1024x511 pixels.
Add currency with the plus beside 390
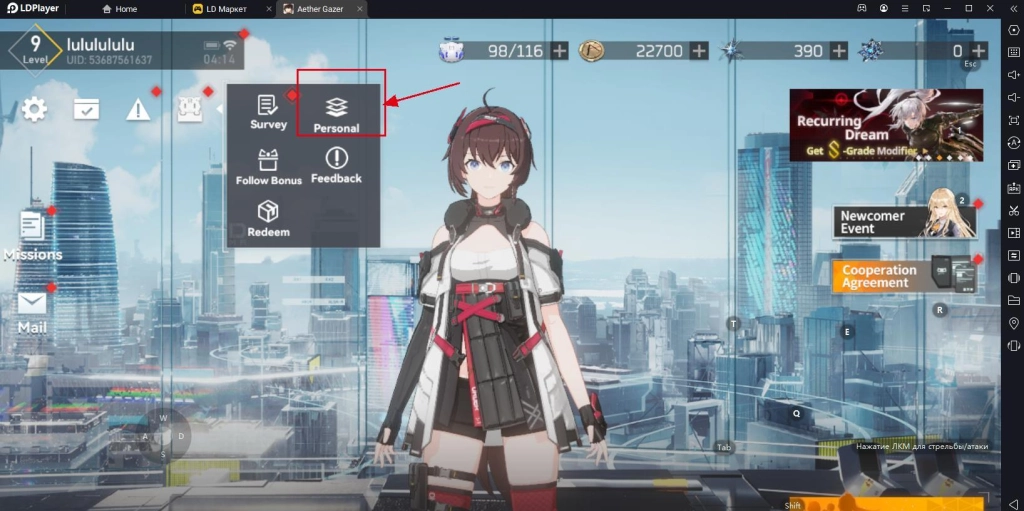point(837,50)
